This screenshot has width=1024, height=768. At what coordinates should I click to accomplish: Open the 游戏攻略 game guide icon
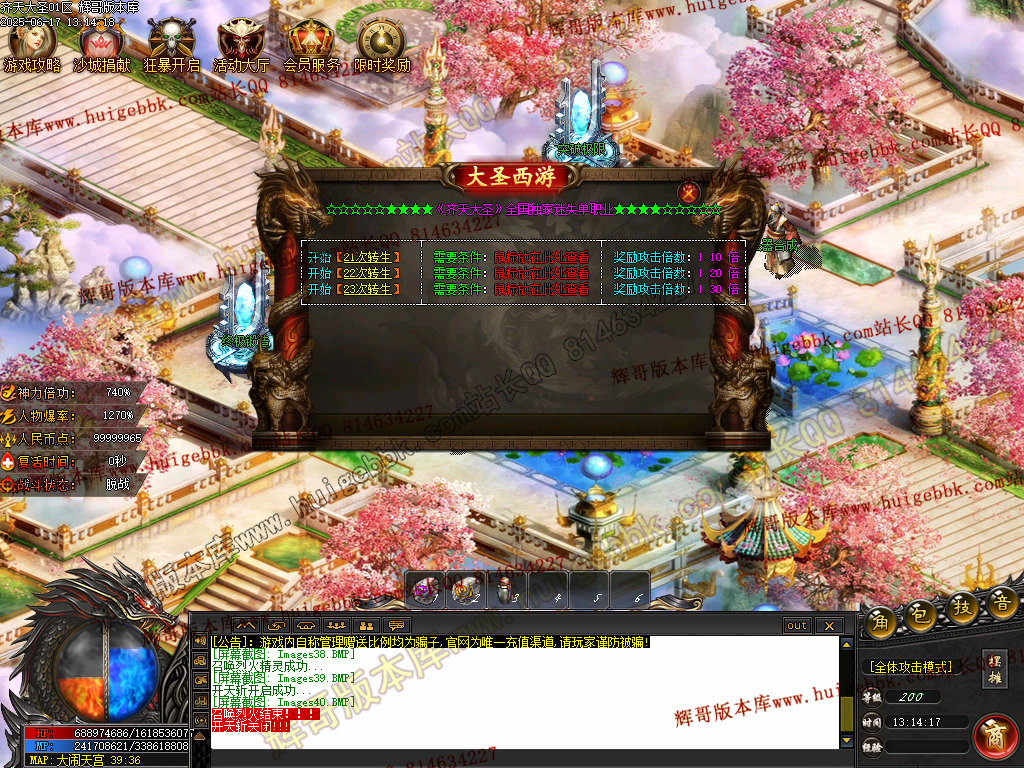point(32,45)
